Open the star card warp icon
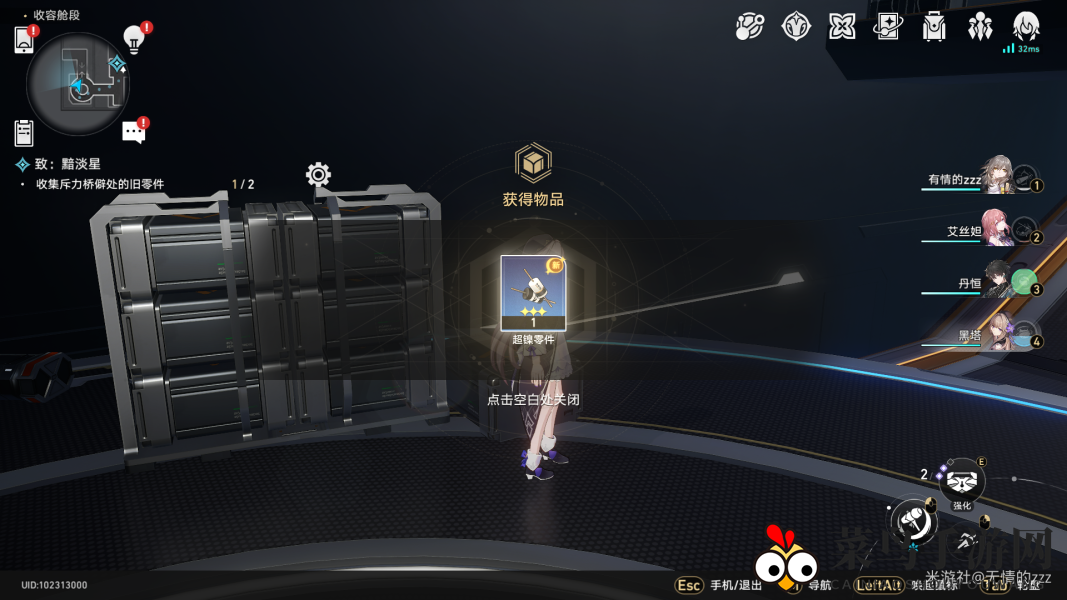The image size is (1067, 600). pyautogui.click(x=888, y=27)
